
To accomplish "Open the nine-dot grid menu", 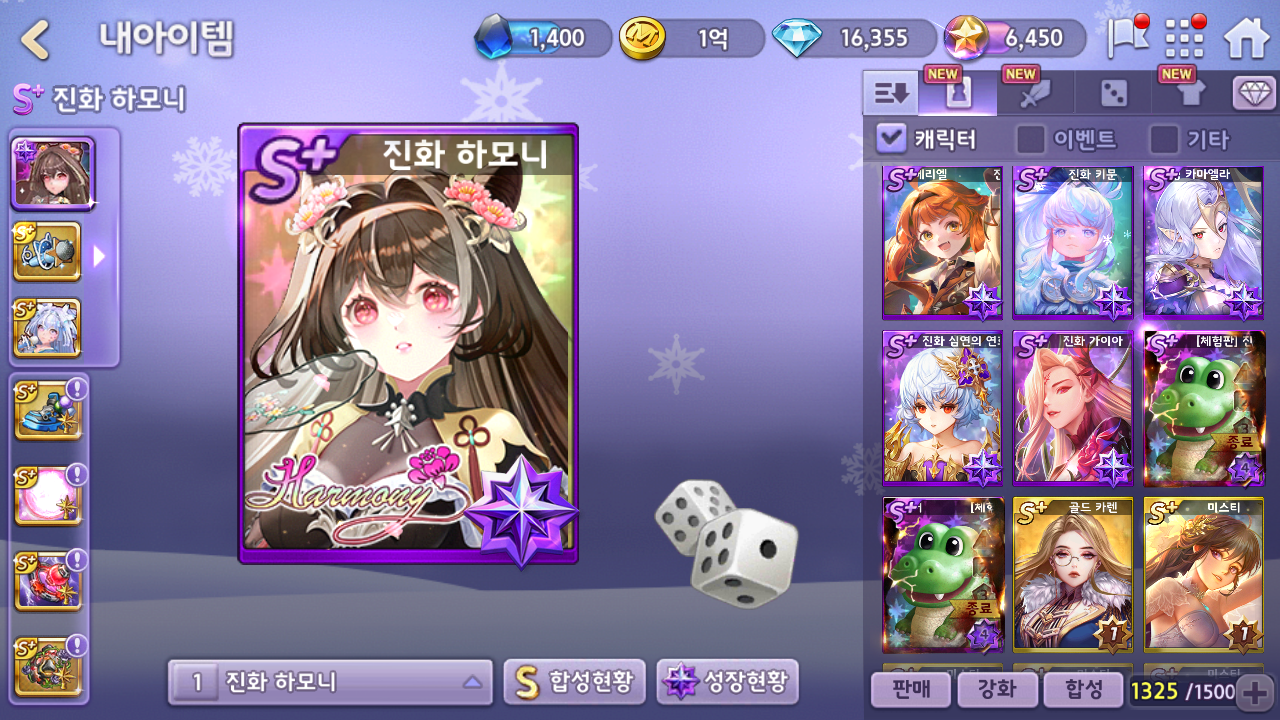I will (1185, 39).
